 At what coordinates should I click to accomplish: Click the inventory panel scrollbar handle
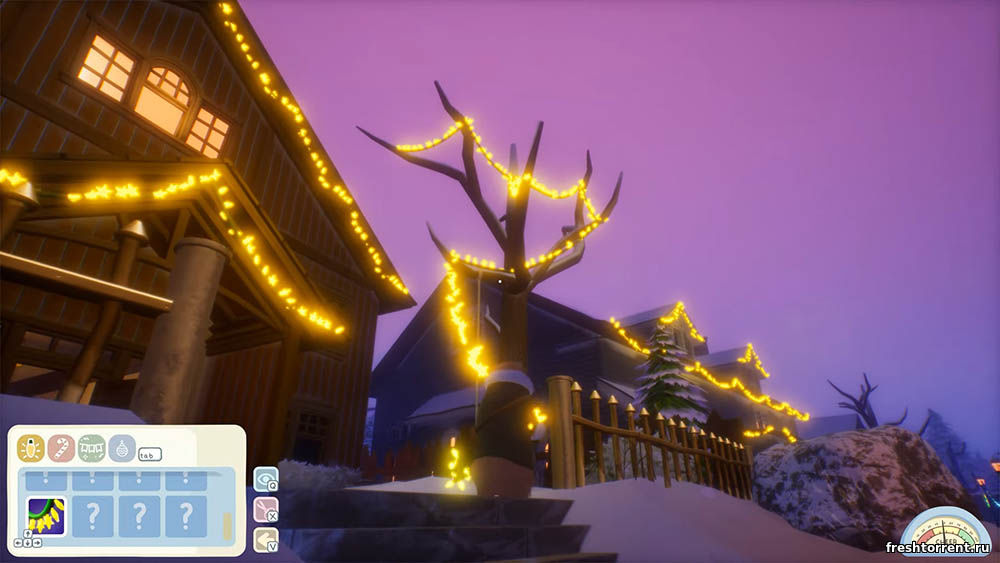[x=227, y=525]
